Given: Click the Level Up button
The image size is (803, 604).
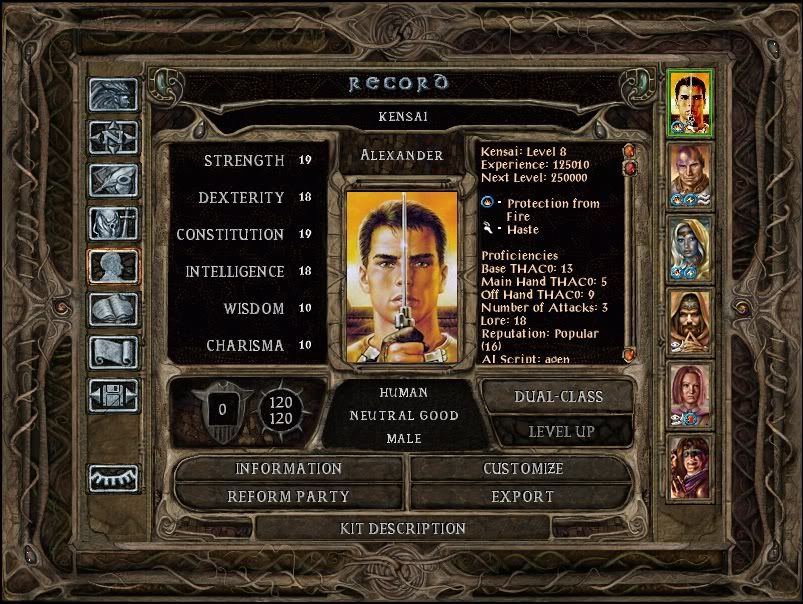Looking at the screenshot, I should (x=558, y=431).
